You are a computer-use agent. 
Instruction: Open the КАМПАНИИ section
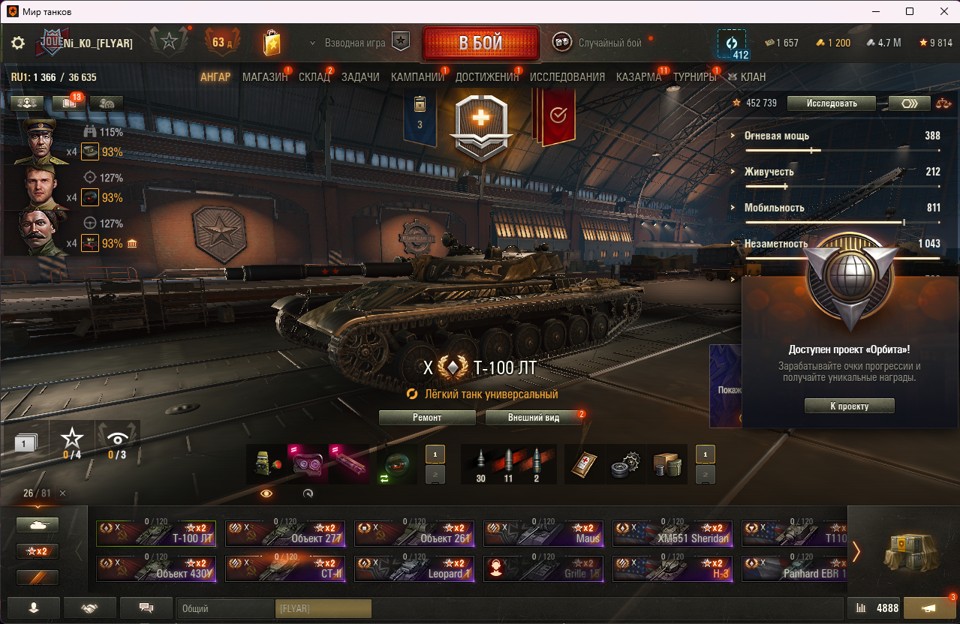tap(417, 77)
